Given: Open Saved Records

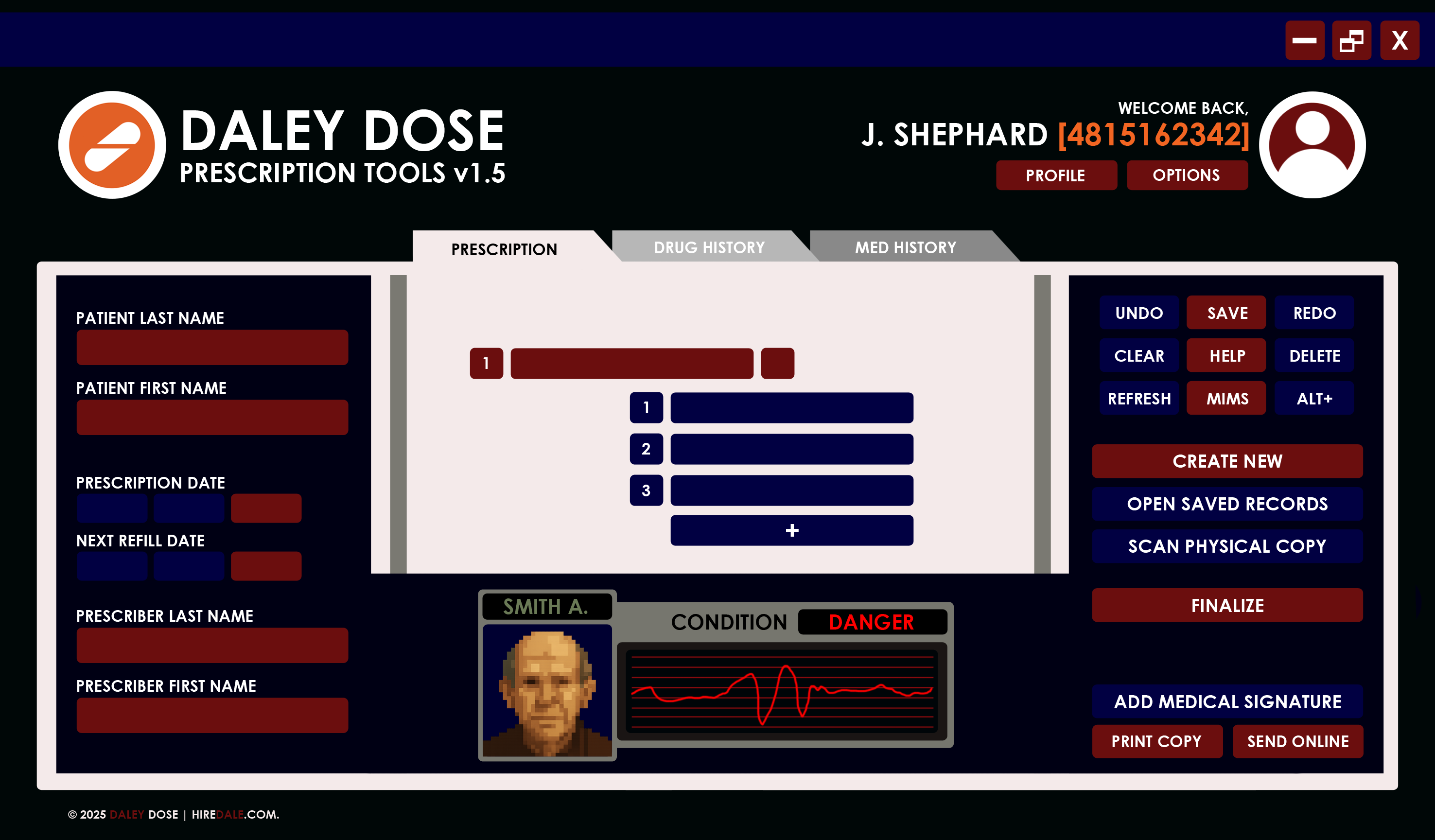Looking at the screenshot, I should (x=1227, y=504).
